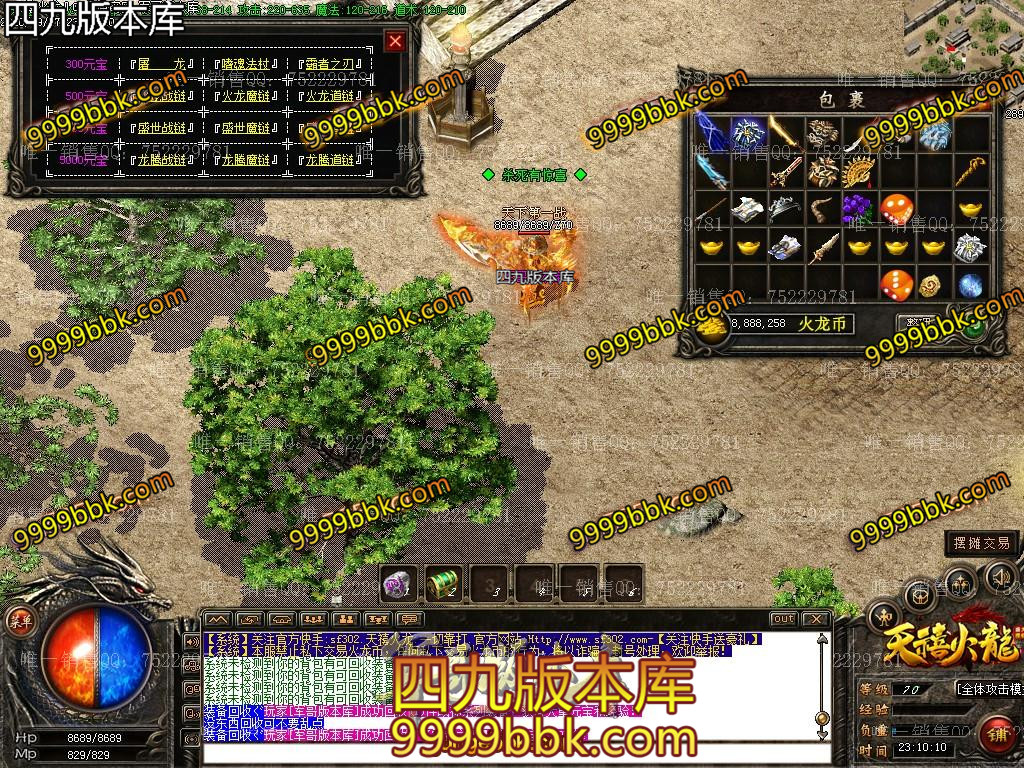Select the golden fan item in bag

tap(856, 171)
